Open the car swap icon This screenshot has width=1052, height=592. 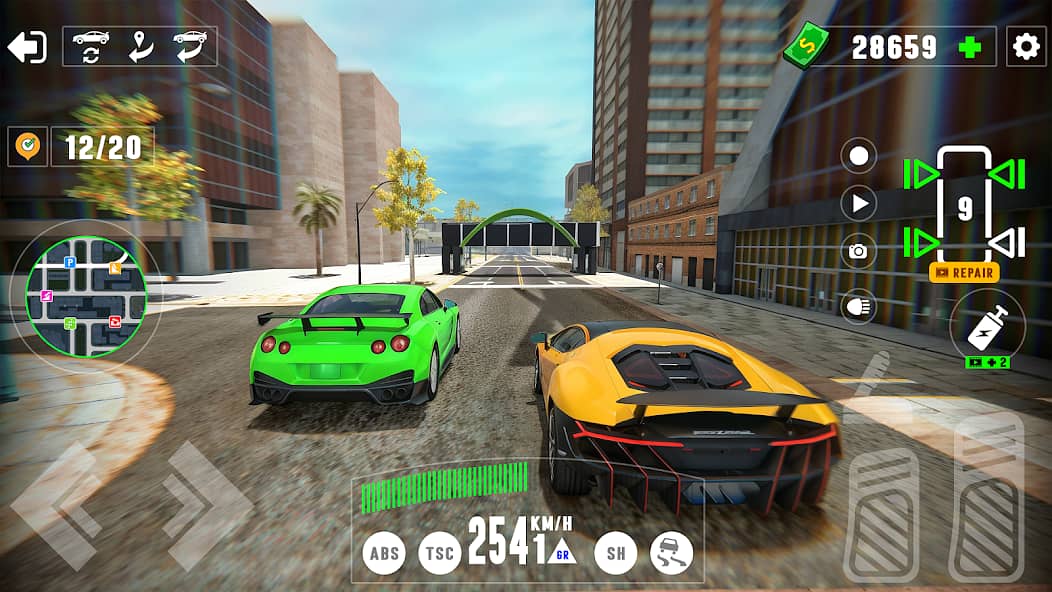pyautogui.click(x=91, y=46)
